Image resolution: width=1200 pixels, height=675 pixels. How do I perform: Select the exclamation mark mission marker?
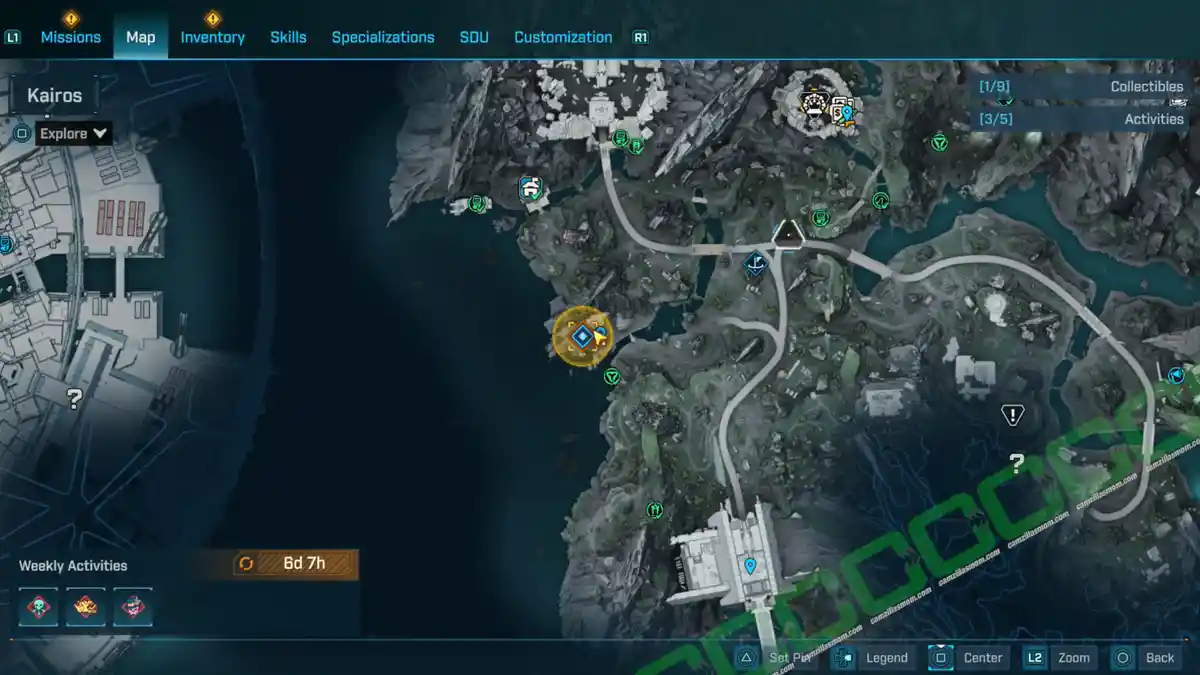(x=1013, y=414)
